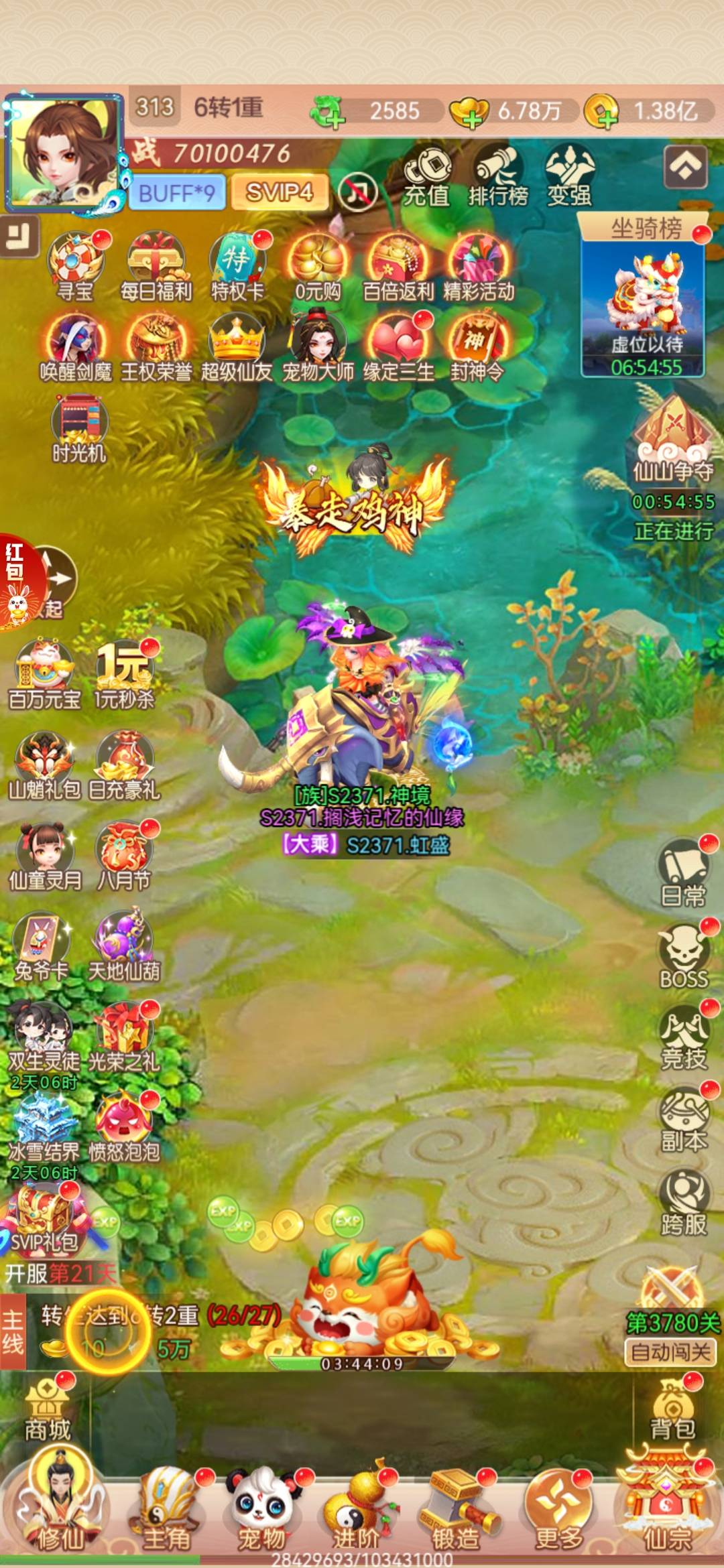Viewport: 724px width, 1568px height.
Task: Open the SVIP4 privileges button
Action: pos(280,193)
